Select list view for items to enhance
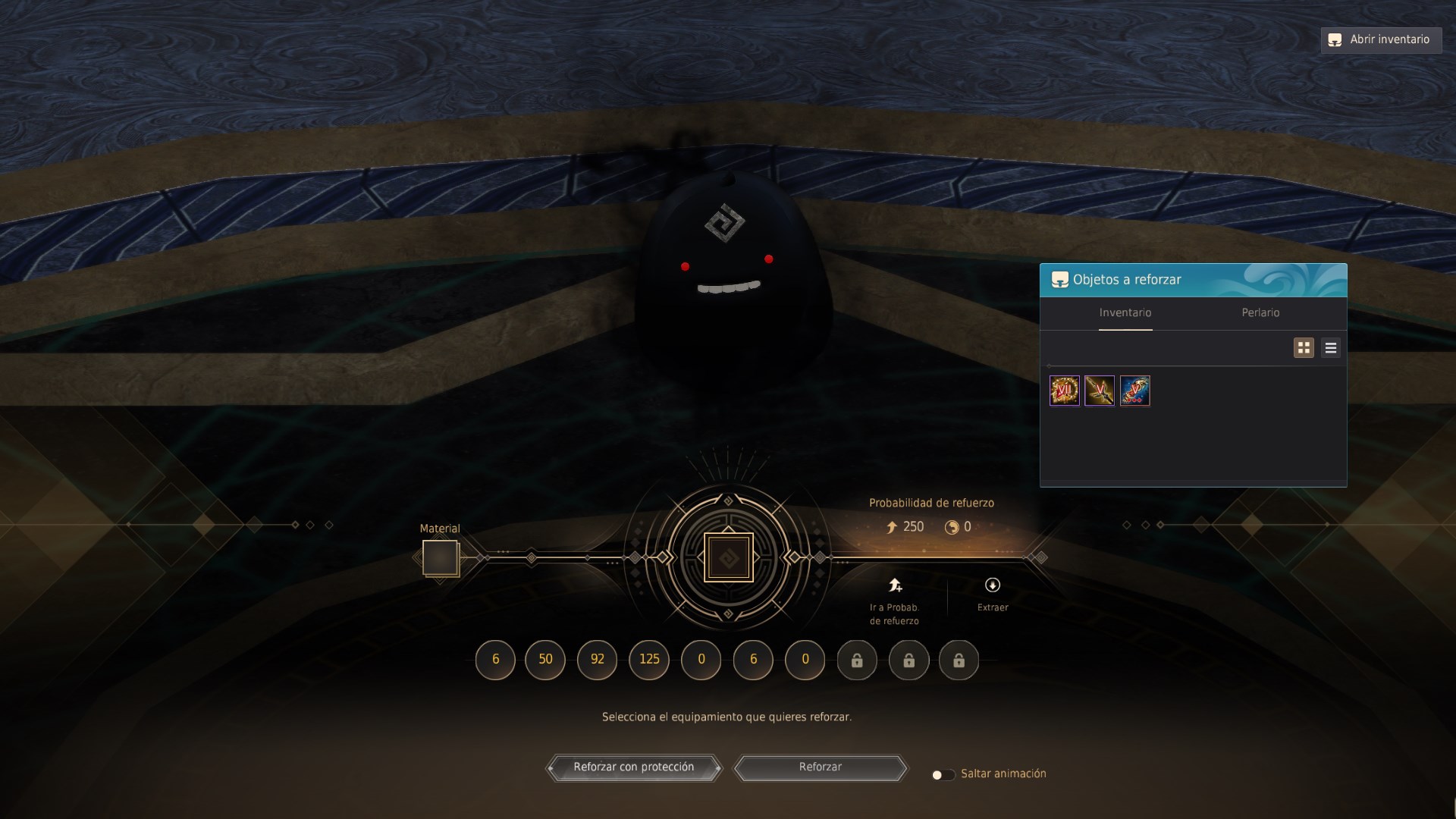Screen dimensions: 1456x819 (x=1331, y=348)
